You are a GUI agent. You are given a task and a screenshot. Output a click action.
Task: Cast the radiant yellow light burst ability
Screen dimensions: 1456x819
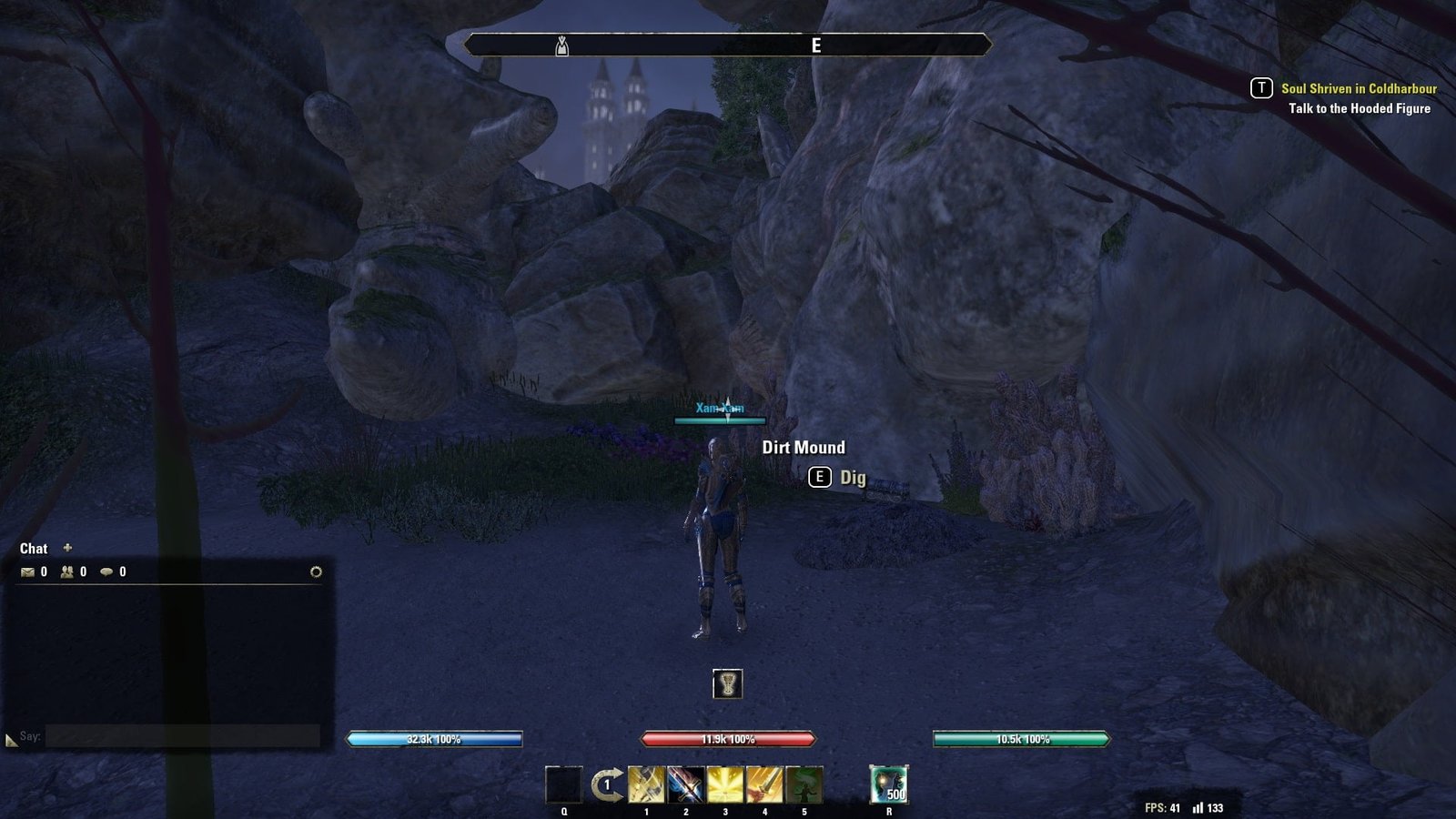coord(725,784)
